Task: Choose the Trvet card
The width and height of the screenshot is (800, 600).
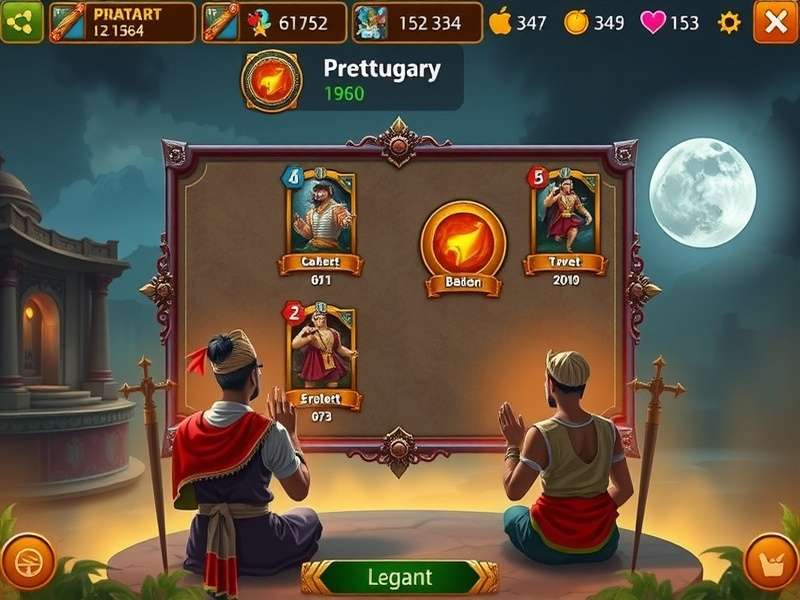Action: [565, 215]
